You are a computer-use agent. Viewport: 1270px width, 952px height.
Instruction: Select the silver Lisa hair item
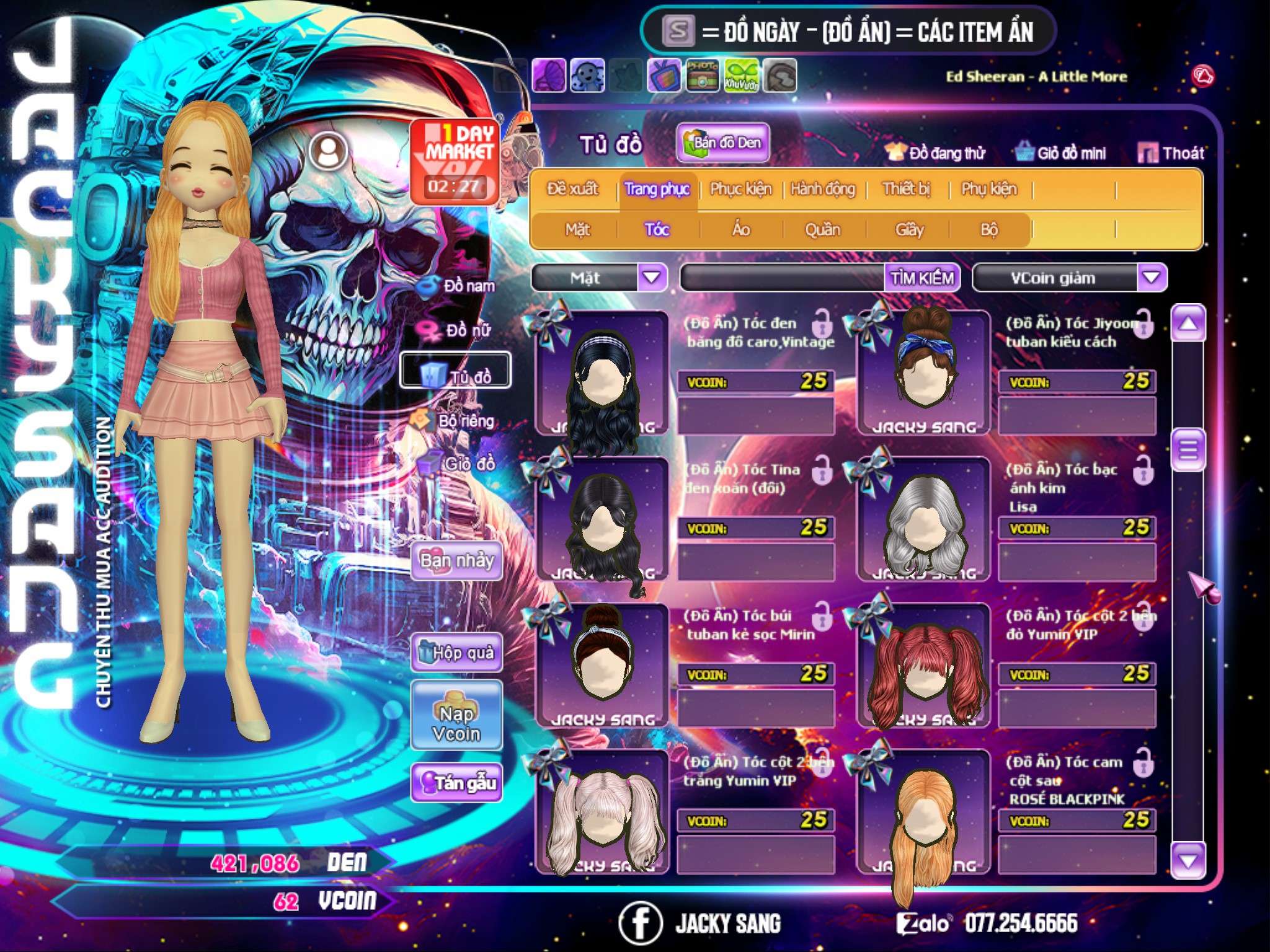point(924,519)
